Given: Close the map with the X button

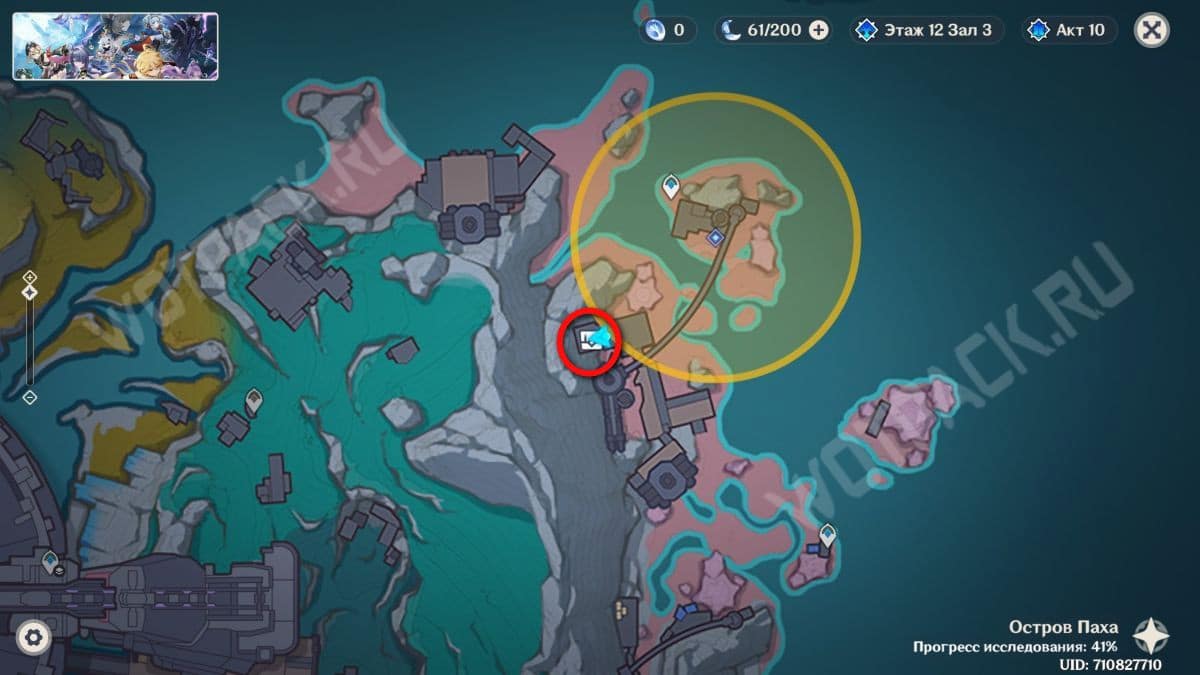Looking at the screenshot, I should click(1151, 30).
